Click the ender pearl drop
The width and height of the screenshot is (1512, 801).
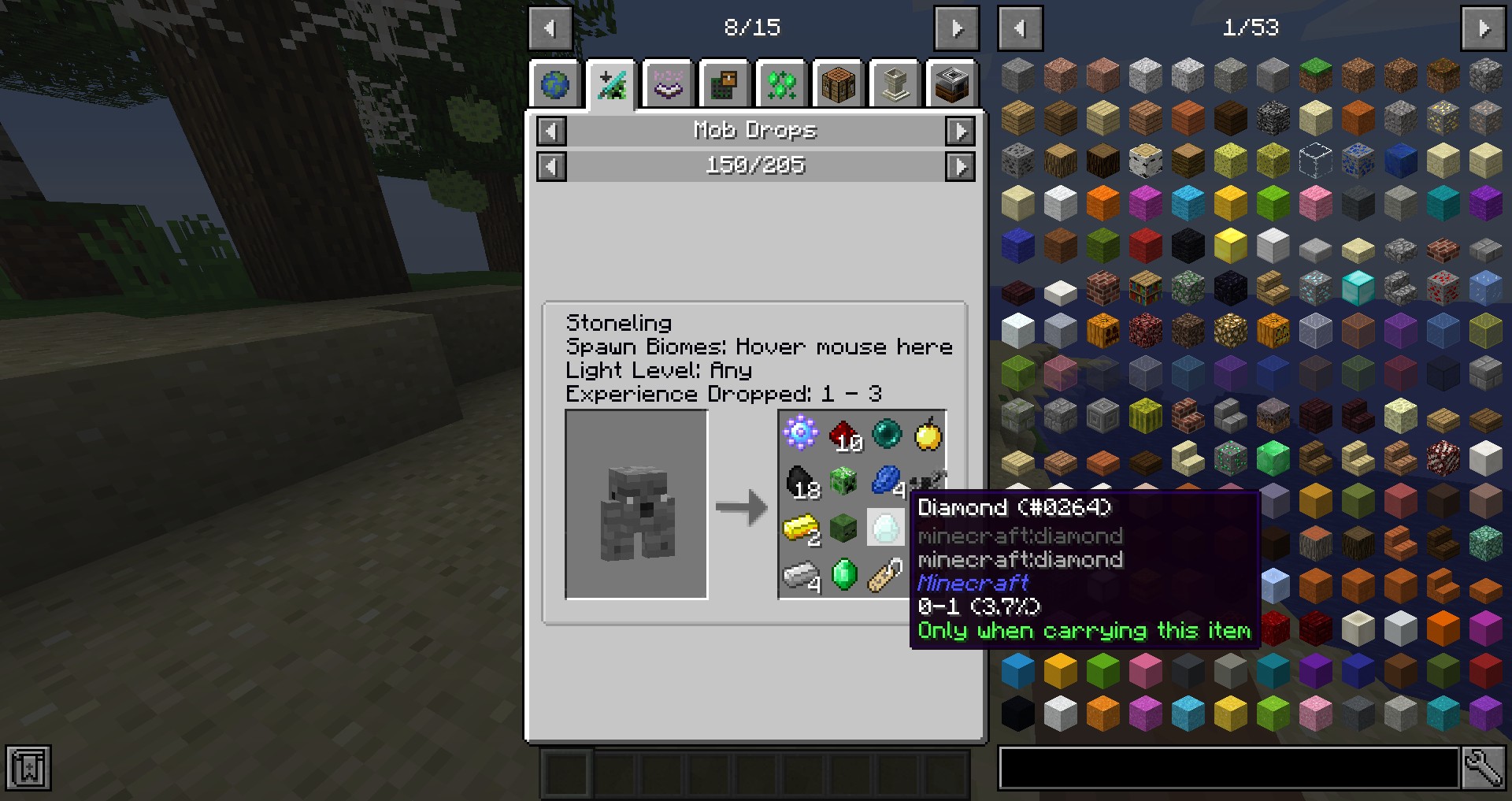click(x=886, y=434)
